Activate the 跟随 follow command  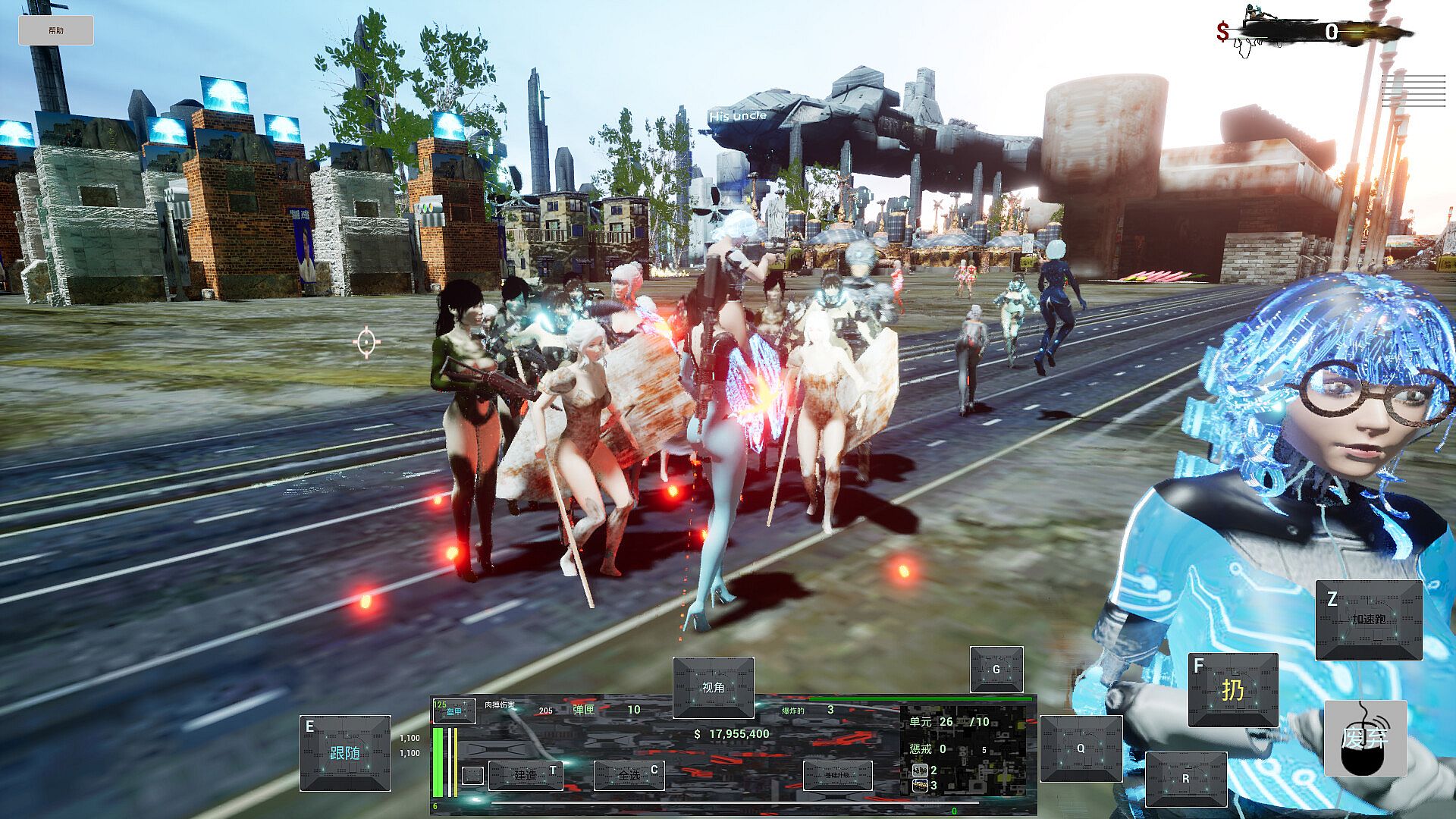pyautogui.click(x=345, y=752)
